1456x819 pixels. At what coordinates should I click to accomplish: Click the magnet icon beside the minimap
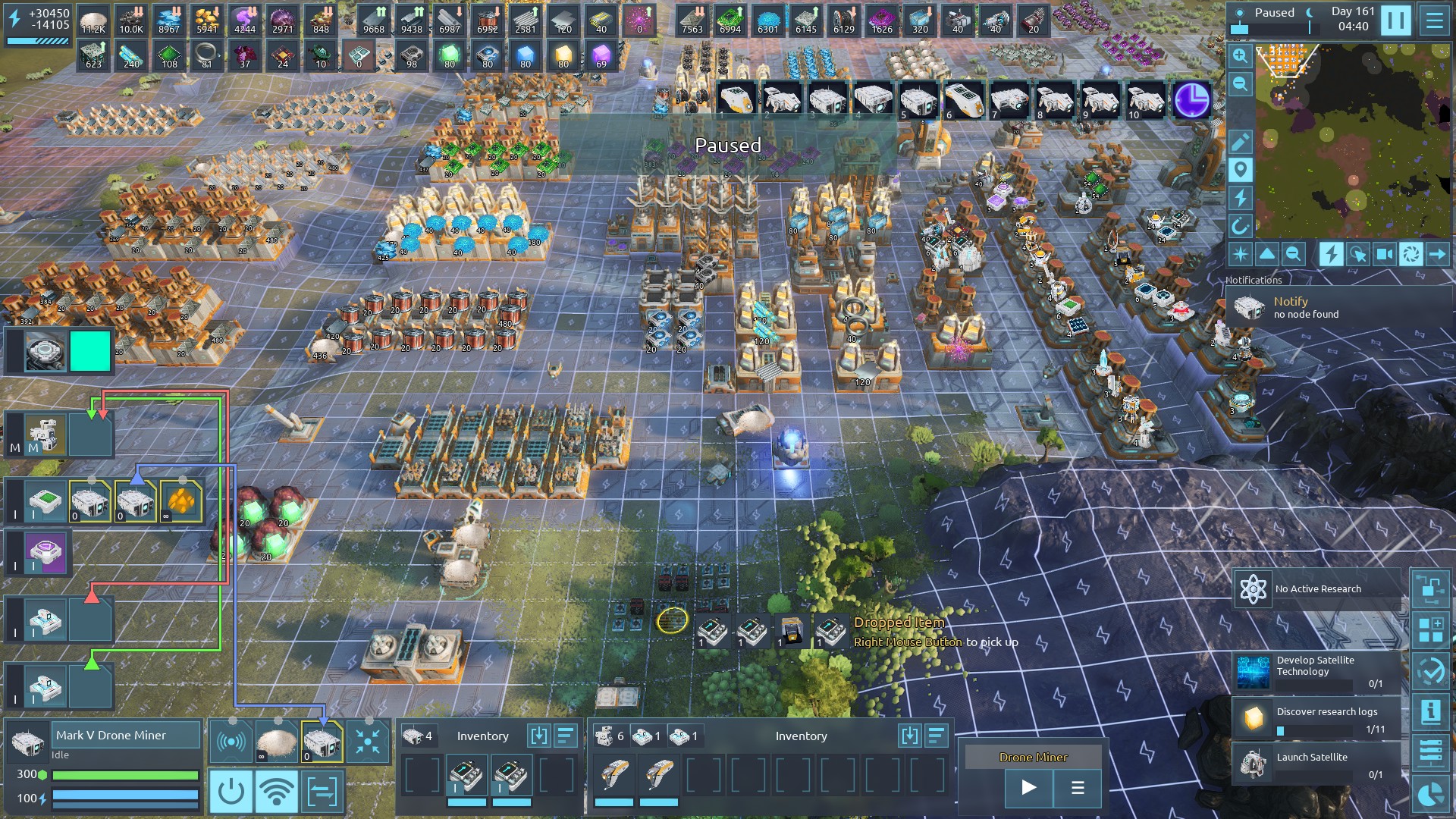click(1240, 226)
